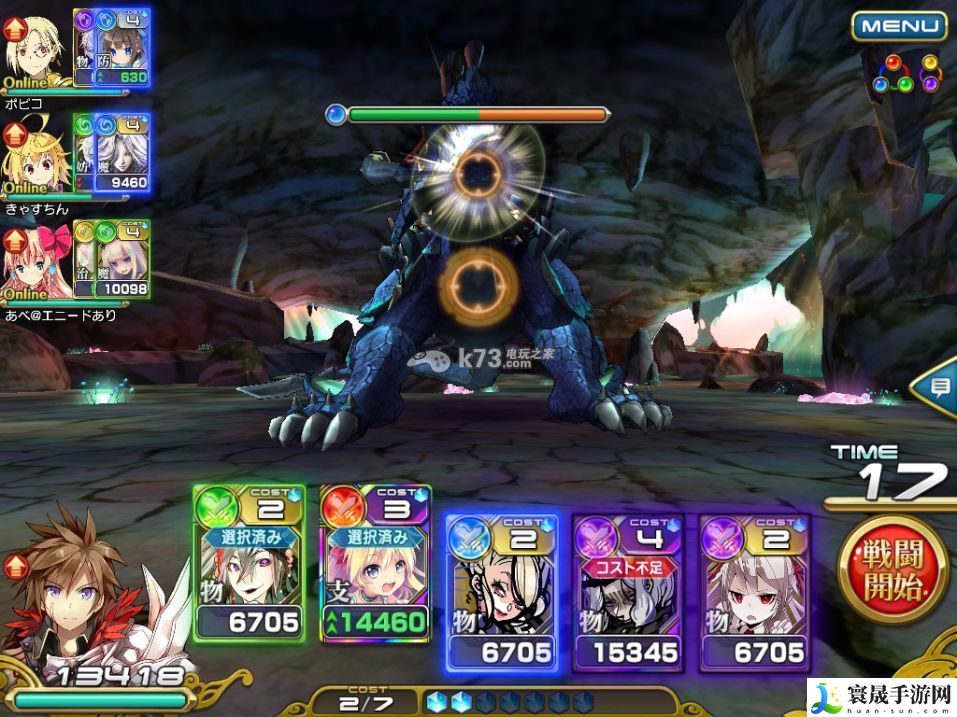Show the element affinity wheel icon
The height and width of the screenshot is (717, 957).
(x=905, y=75)
